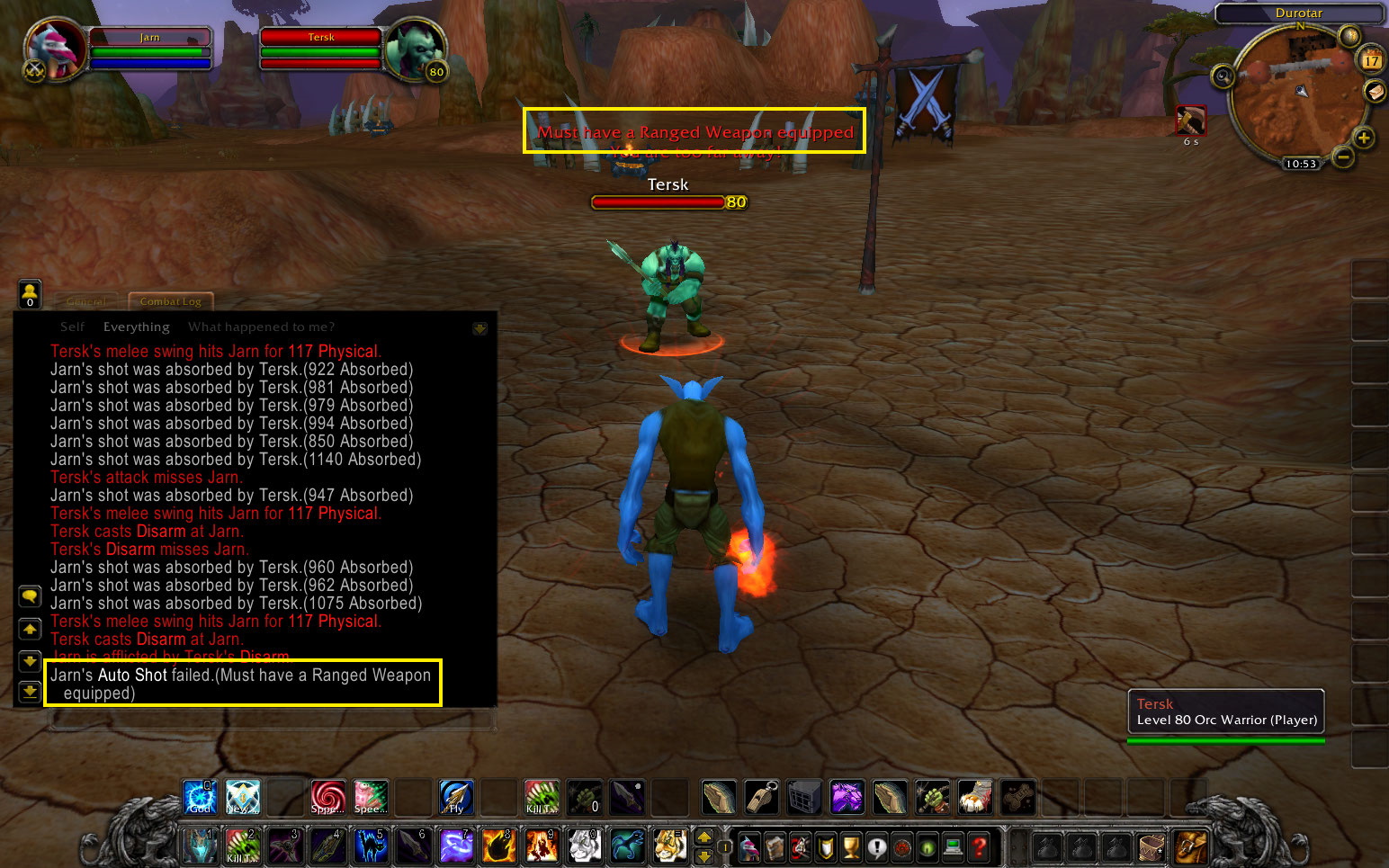Switch to the General chat tab
The image size is (1389, 868).
click(x=85, y=301)
